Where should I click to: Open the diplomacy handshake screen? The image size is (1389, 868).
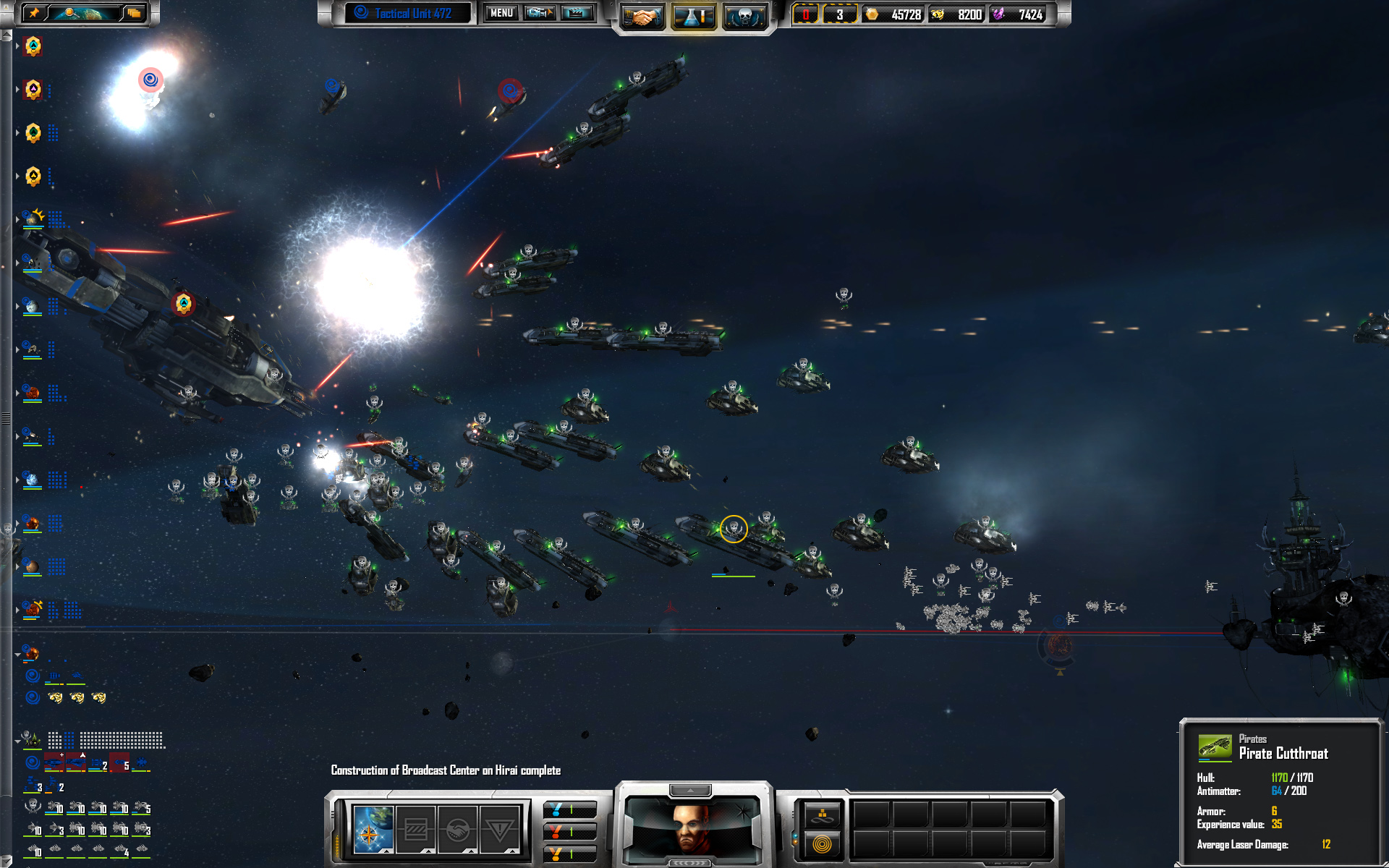point(641,17)
